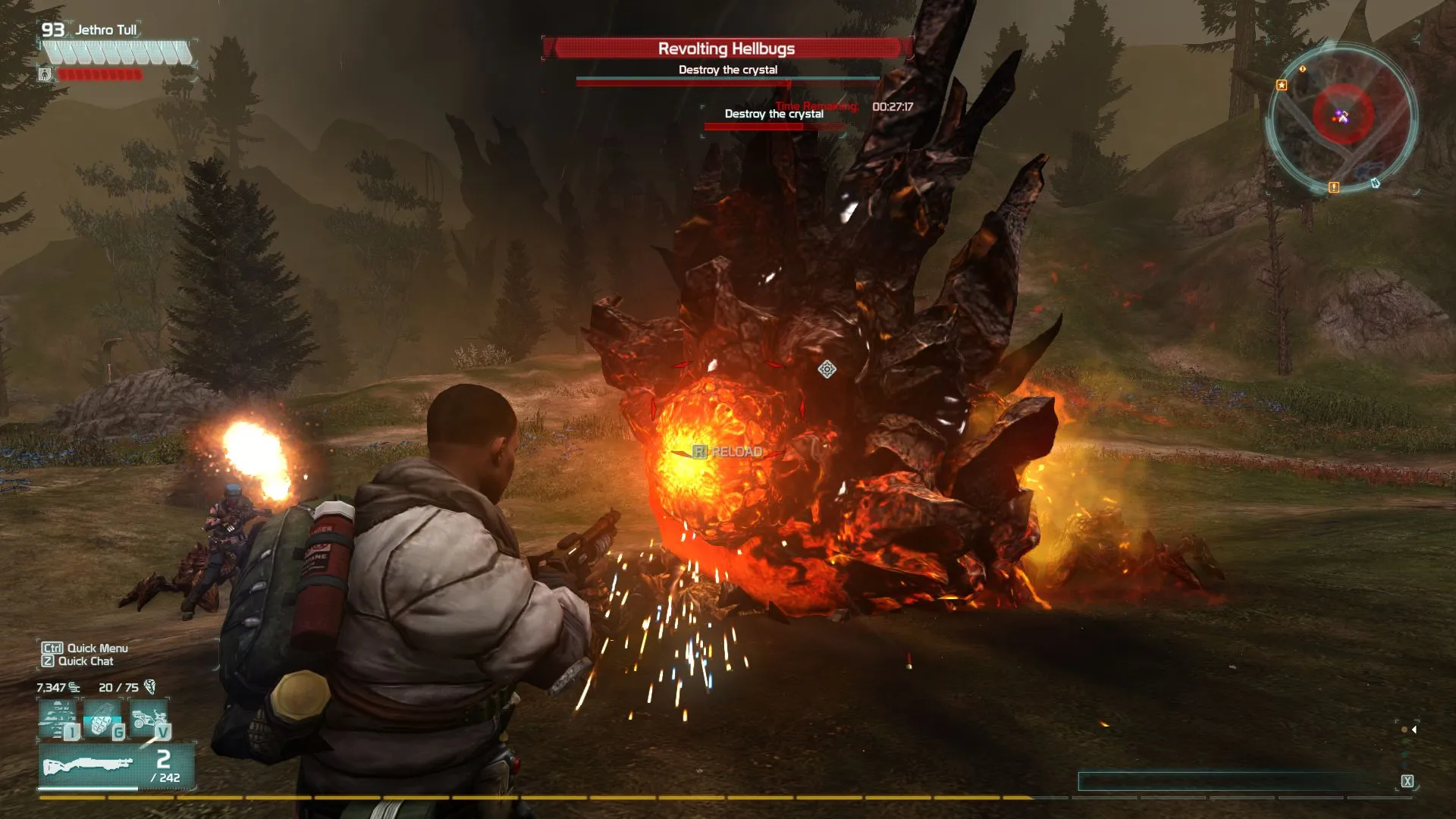Screen dimensions: 1456x819
Task: Open the circular minimap
Action: (x=1341, y=118)
